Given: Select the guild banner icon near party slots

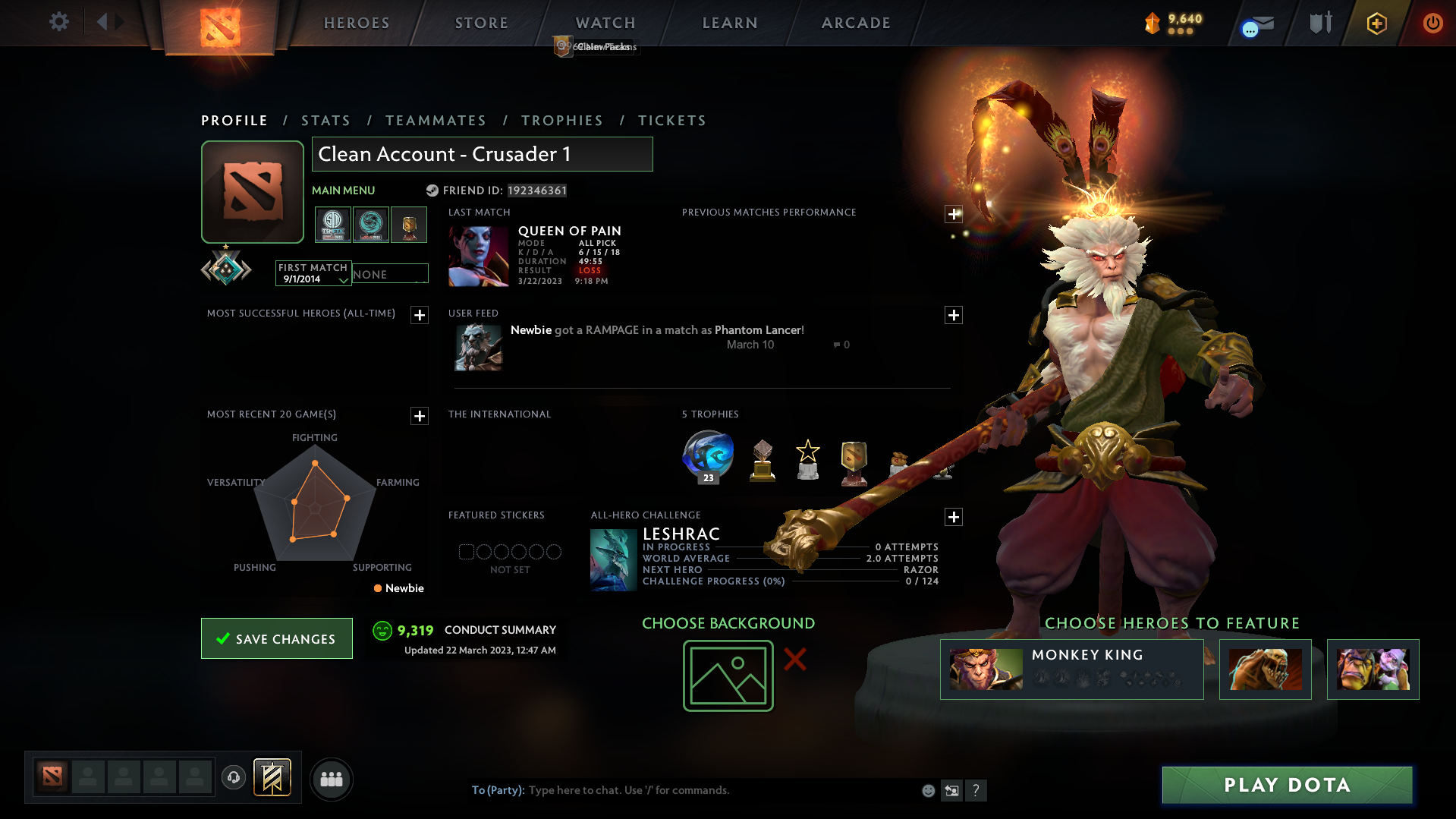Looking at the screenshot, I should pyautogui.click(x=272, y=778).
